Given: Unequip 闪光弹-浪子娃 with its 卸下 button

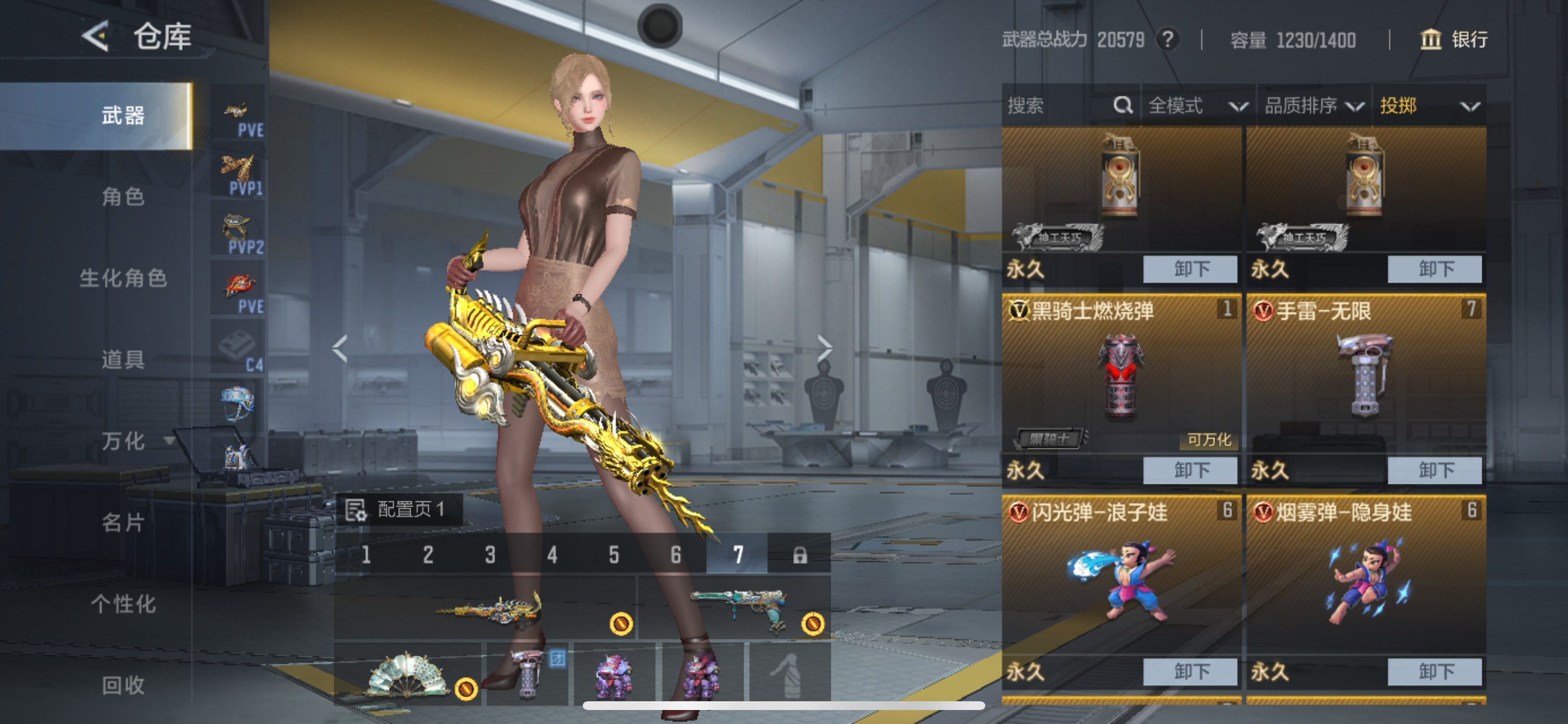Looking at the screenshot, I should pos(1189,671).
